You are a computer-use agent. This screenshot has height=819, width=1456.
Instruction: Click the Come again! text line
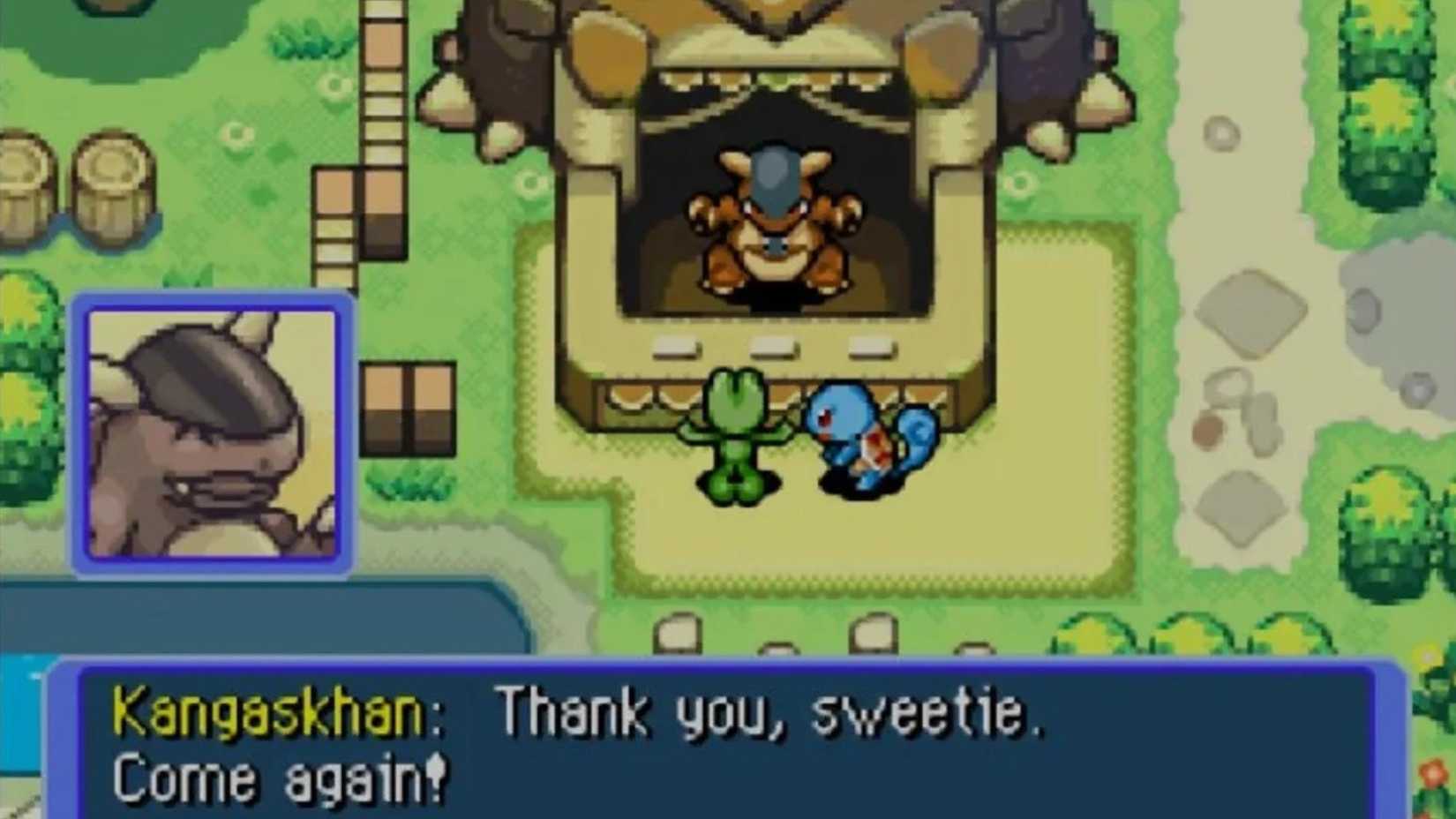point(282,777)
